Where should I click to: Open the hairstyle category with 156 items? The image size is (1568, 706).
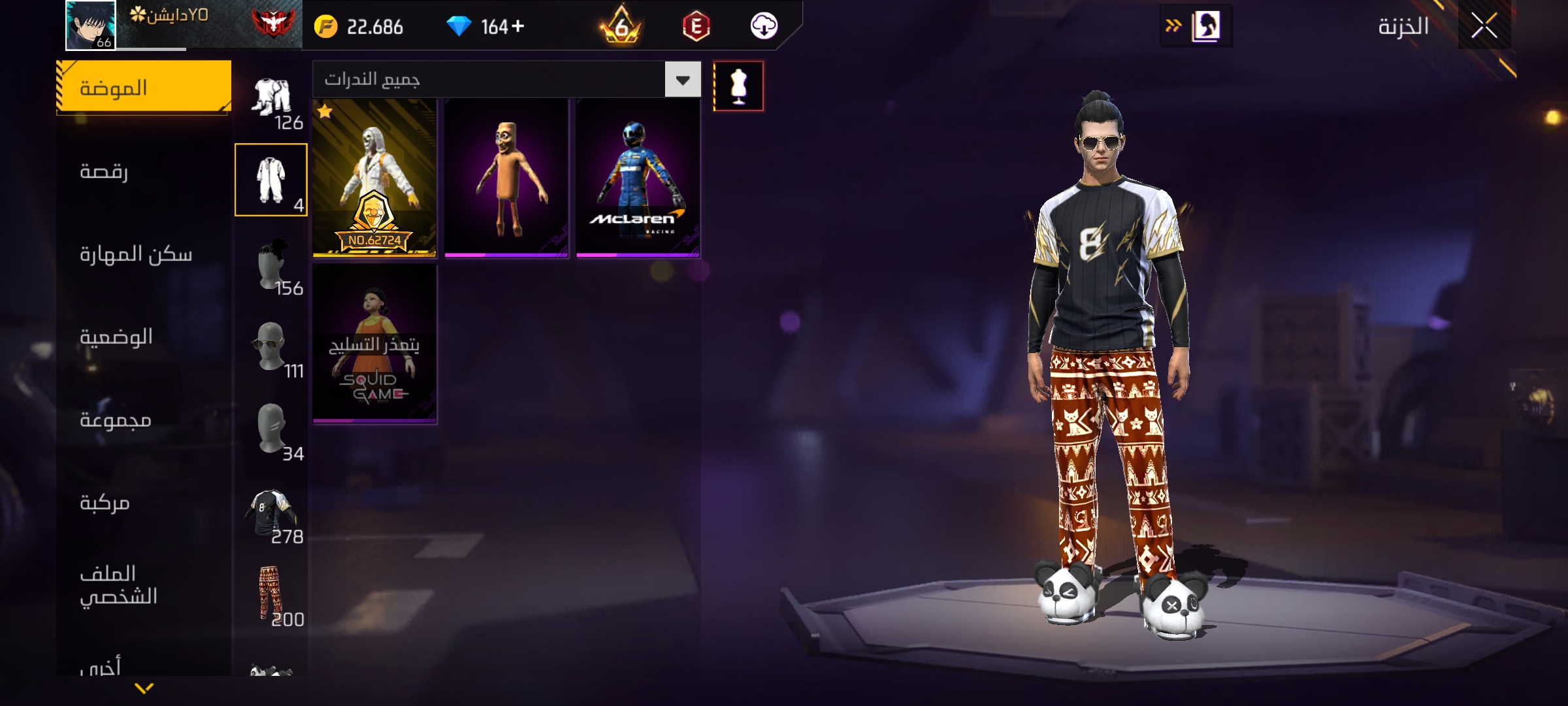[271, 264]
